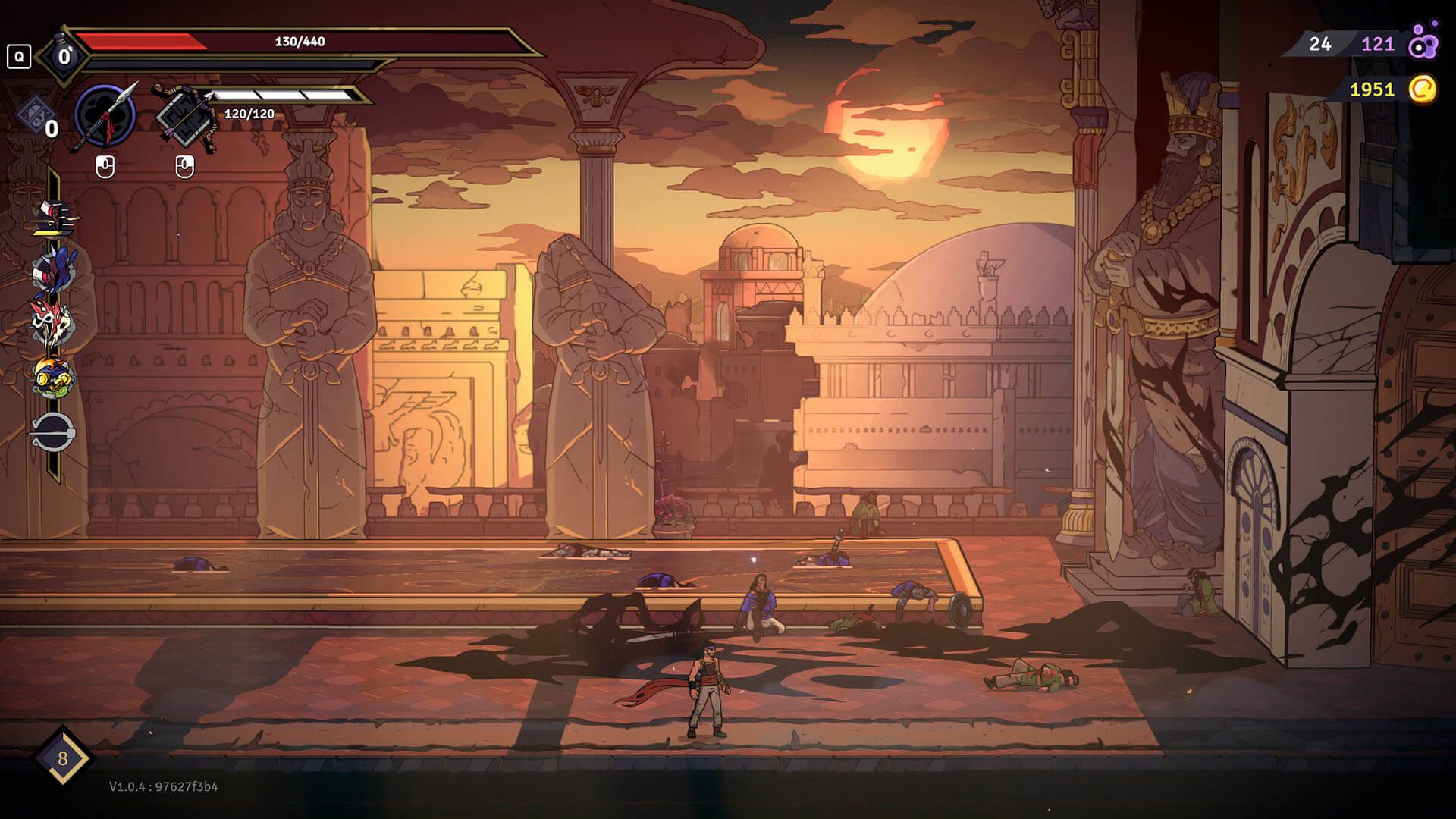The height and width of the screenshot is (819, 1456).
Task: Inspect the yellow and blue helmet medallion
Action: click(52, 377)
